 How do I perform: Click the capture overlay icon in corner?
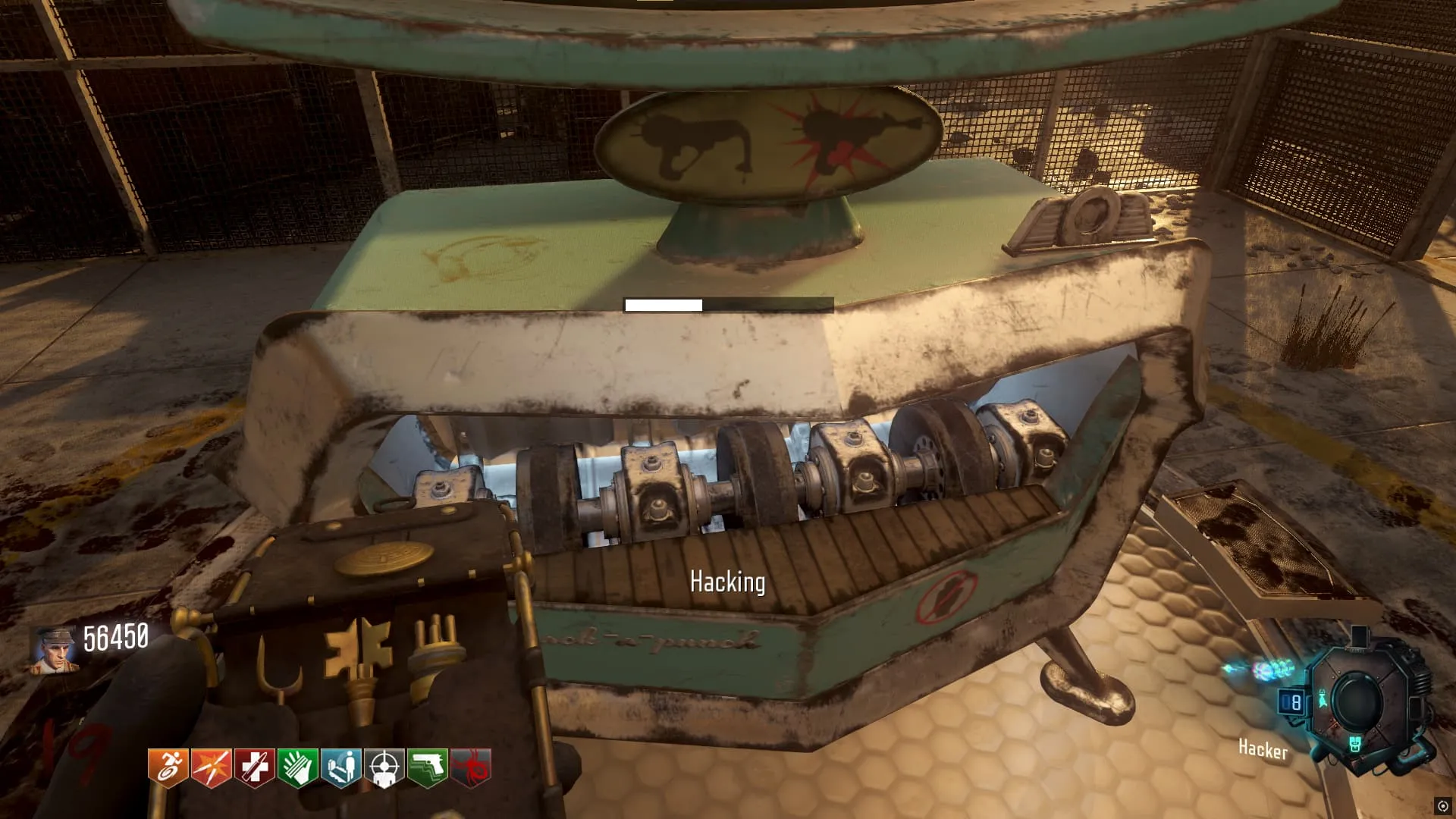pos(1442,805)
